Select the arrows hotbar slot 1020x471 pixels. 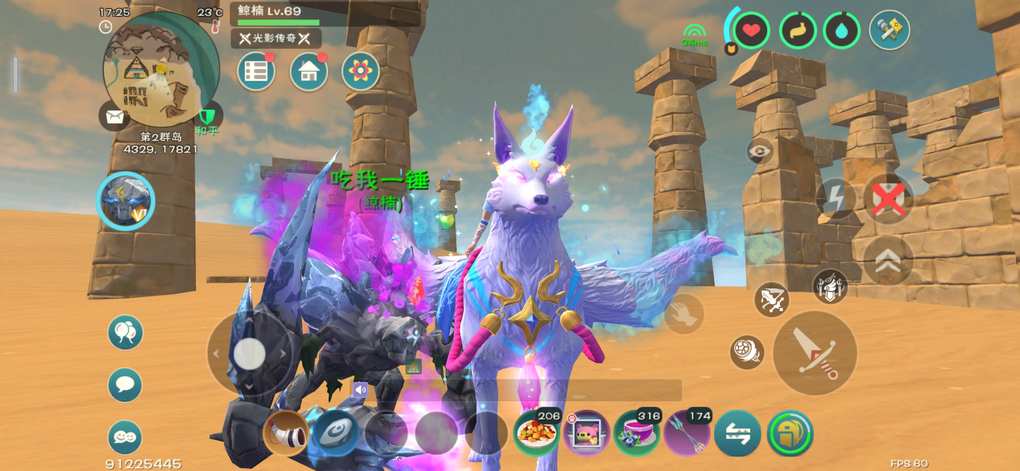(687, 432)
